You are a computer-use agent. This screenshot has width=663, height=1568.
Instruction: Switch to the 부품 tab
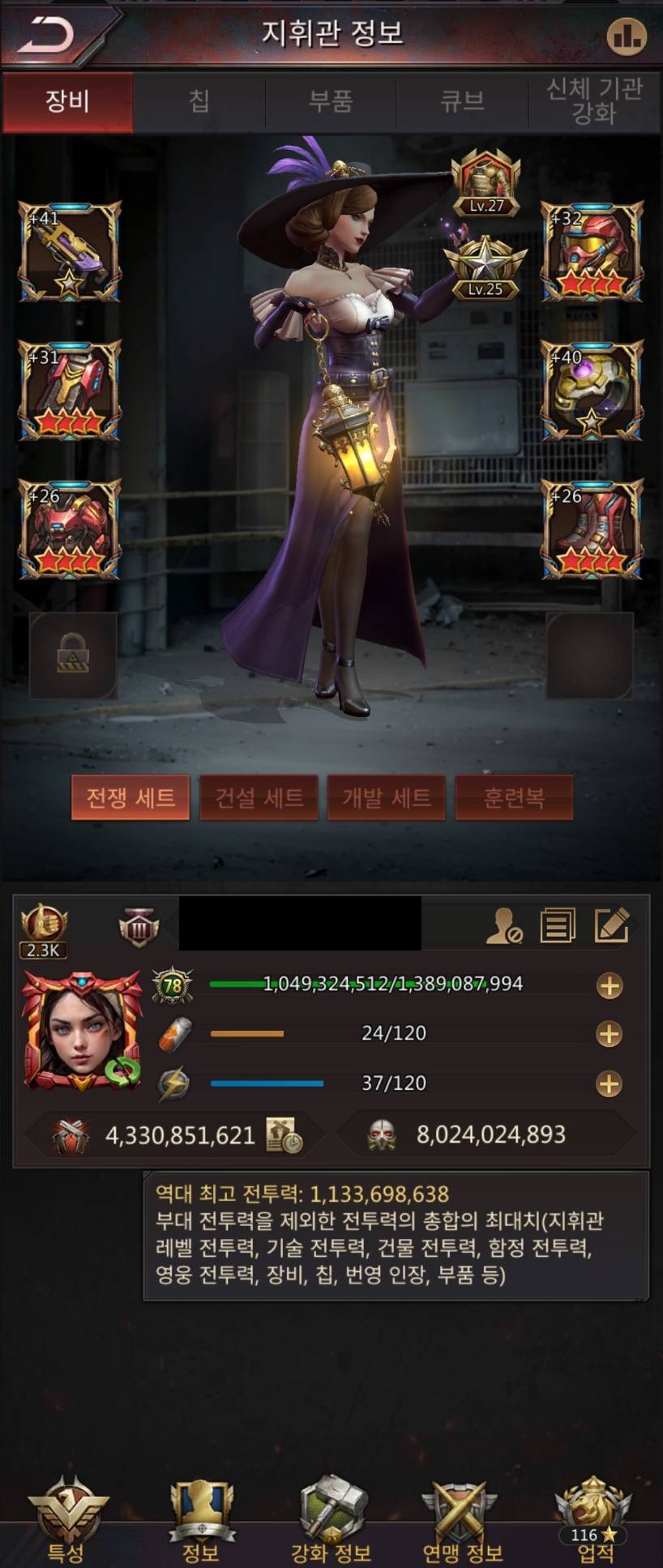pos(331,101)
